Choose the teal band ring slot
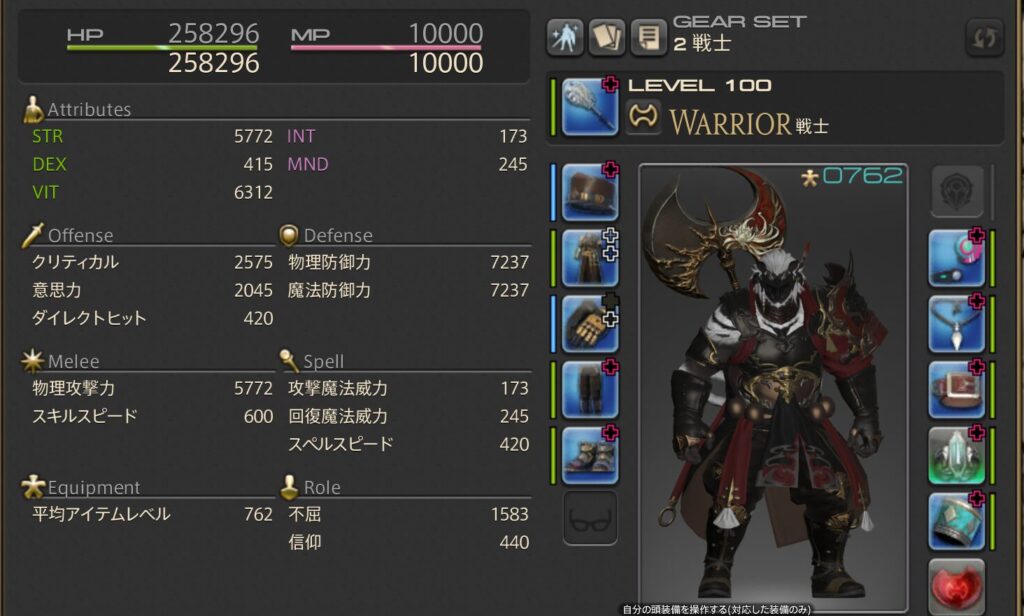 tap(957, 521)
